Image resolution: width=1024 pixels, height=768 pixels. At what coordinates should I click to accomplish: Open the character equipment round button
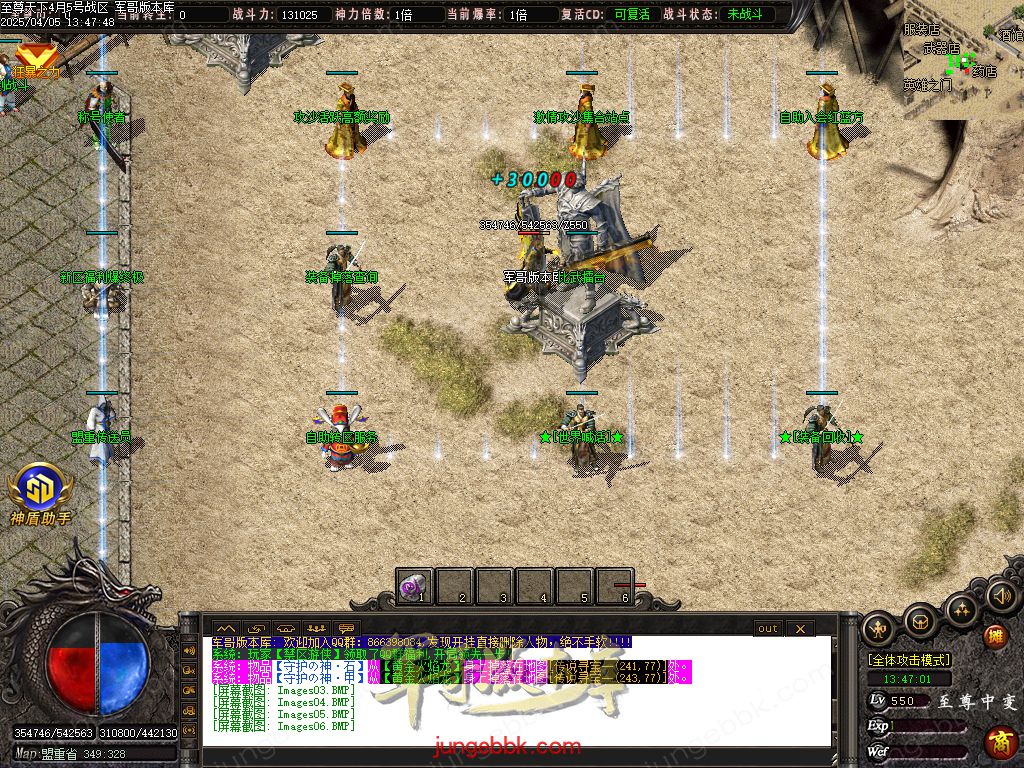[x=880, y=627]
